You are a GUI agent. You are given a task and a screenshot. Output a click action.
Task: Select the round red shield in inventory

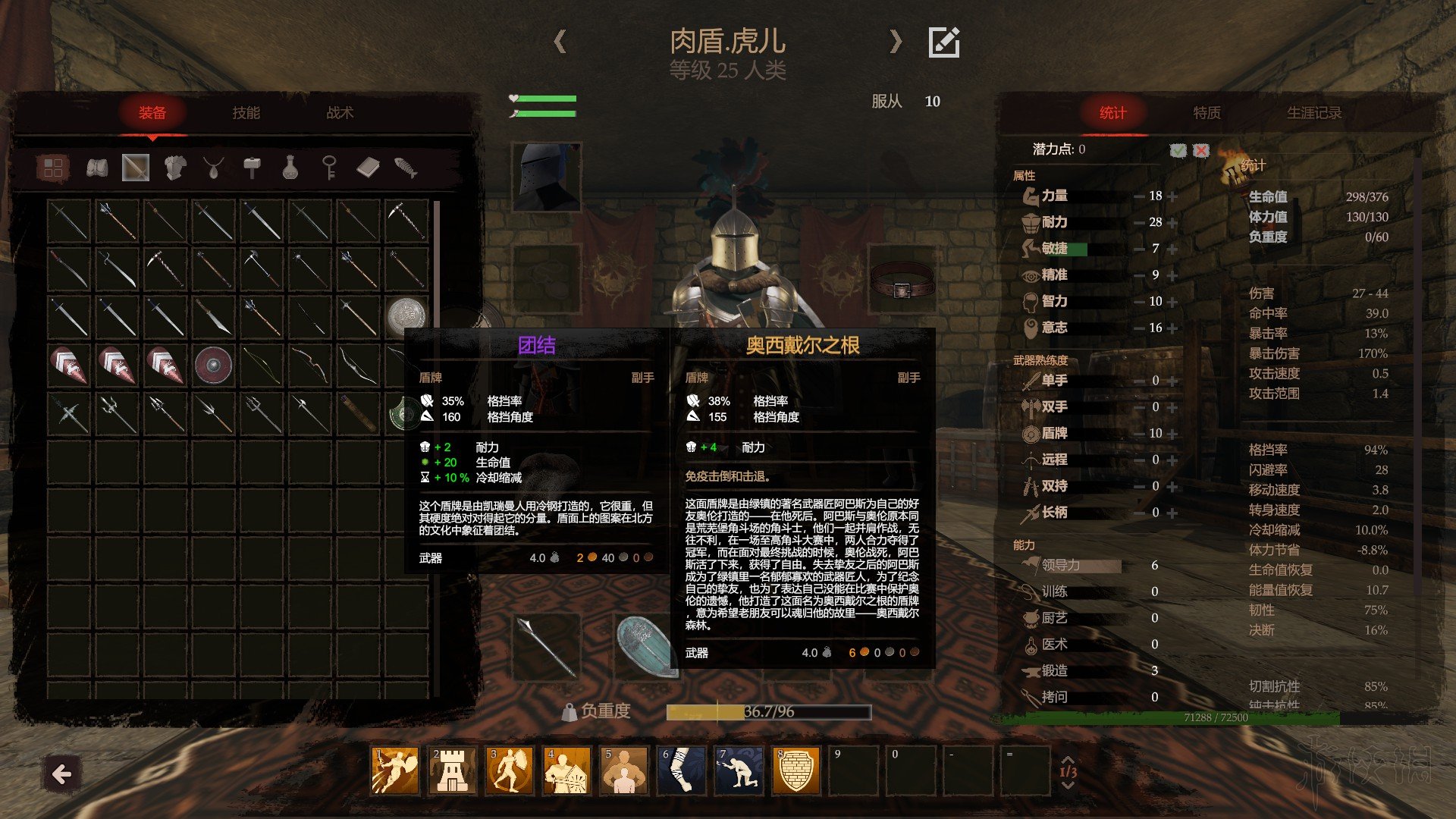(x=213, y=365)
